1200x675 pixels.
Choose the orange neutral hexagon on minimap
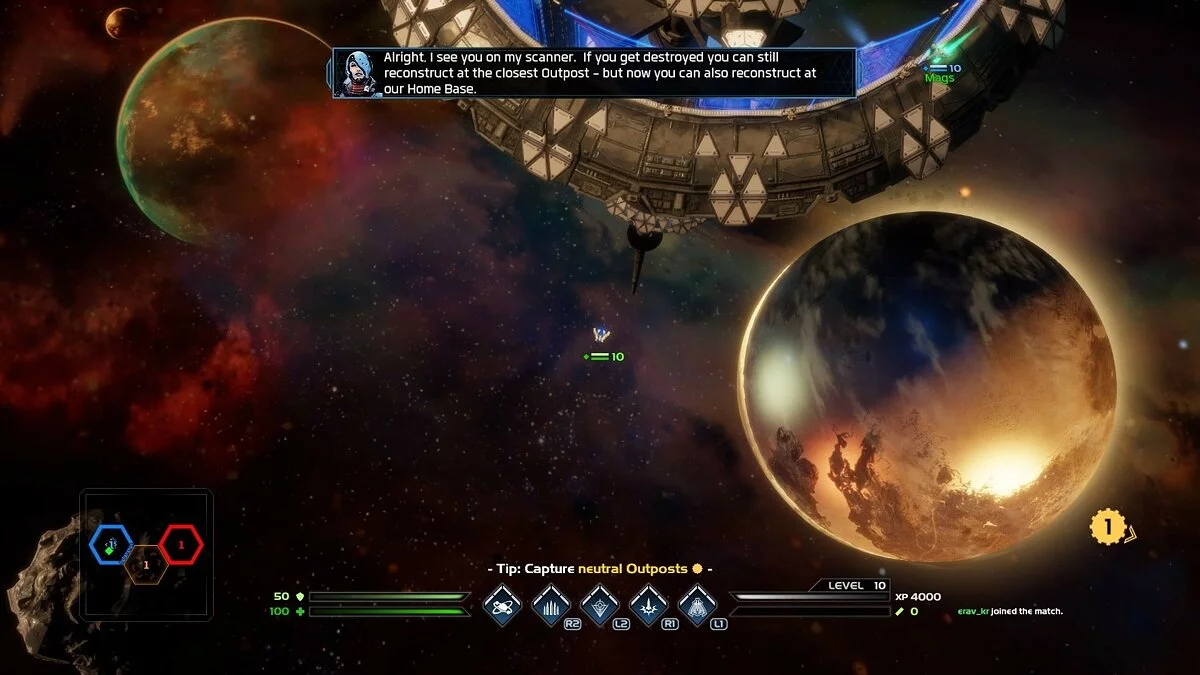pos(146,566)
